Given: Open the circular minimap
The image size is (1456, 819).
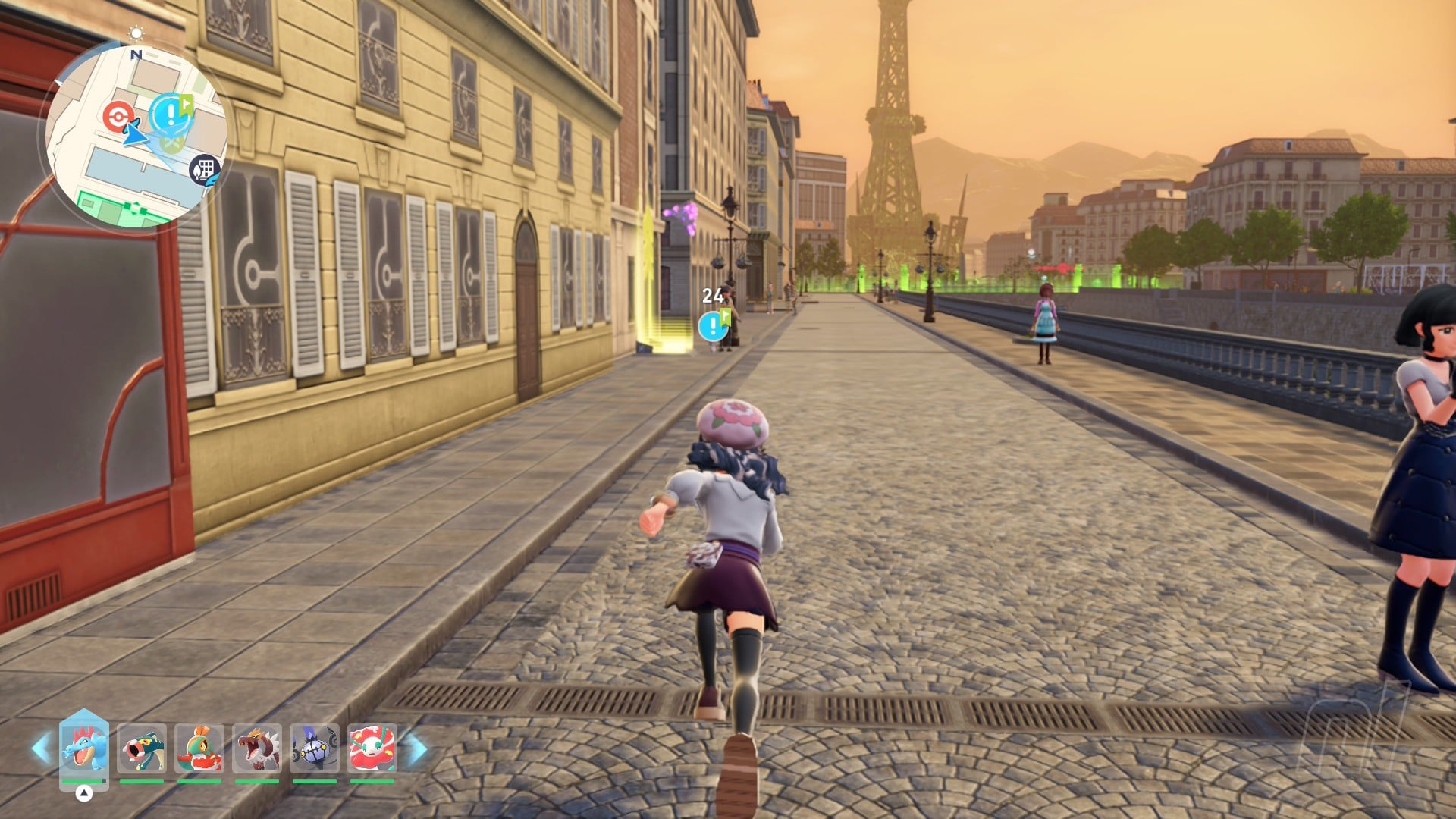Looking at the screenshot, I should [133, 136].
